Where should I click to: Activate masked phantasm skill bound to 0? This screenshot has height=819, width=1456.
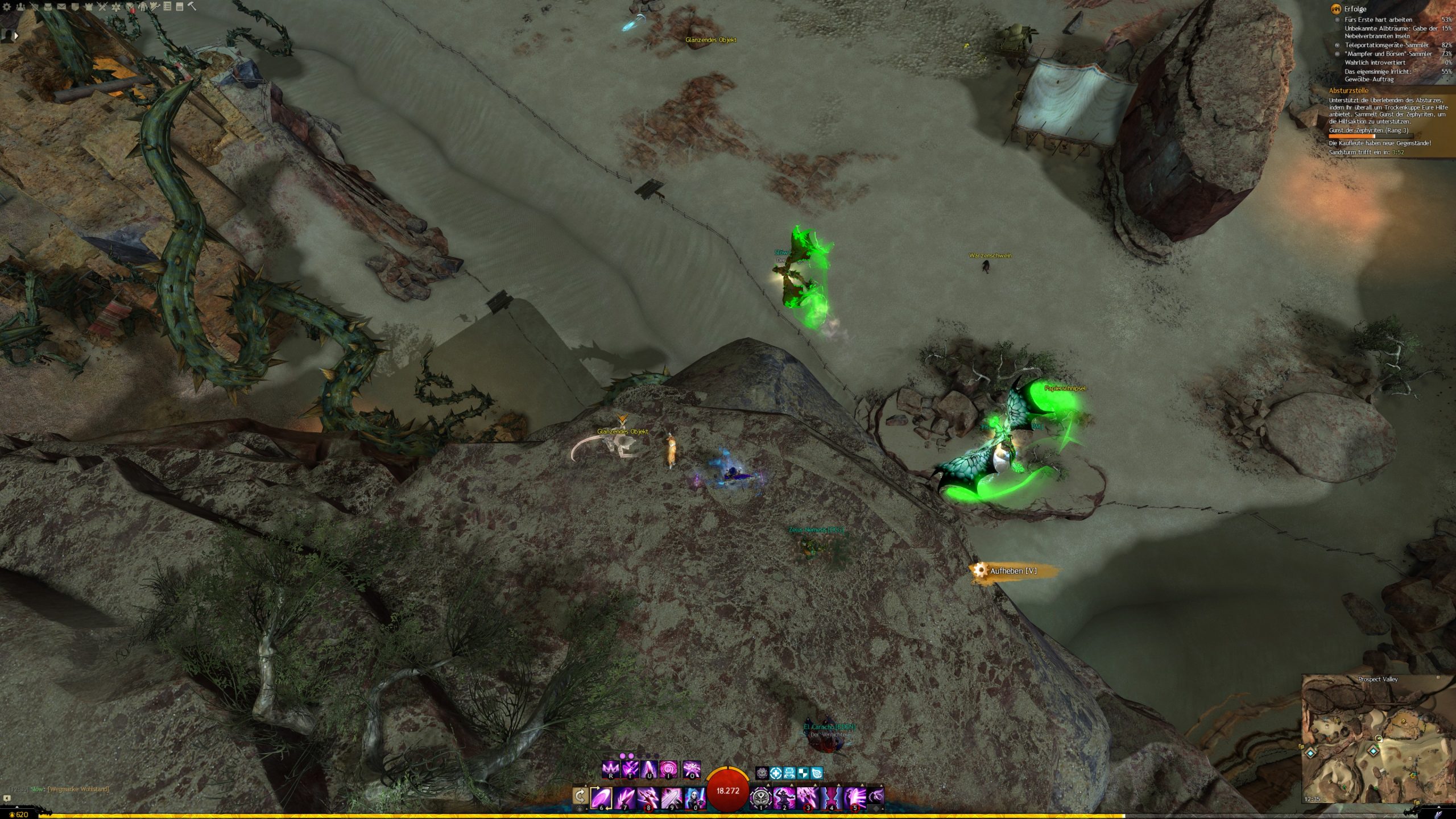(694, 797)
